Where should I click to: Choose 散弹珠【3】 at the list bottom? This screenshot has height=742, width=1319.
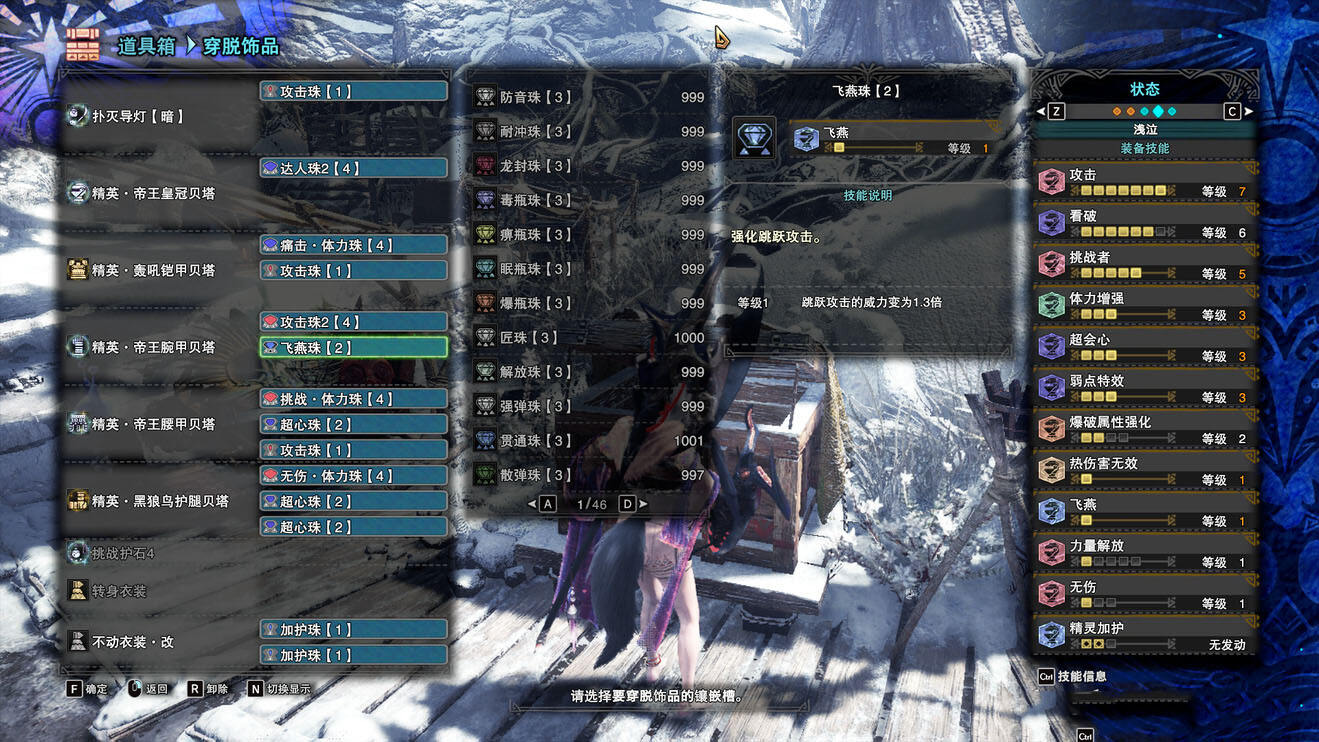pos(589,475)
